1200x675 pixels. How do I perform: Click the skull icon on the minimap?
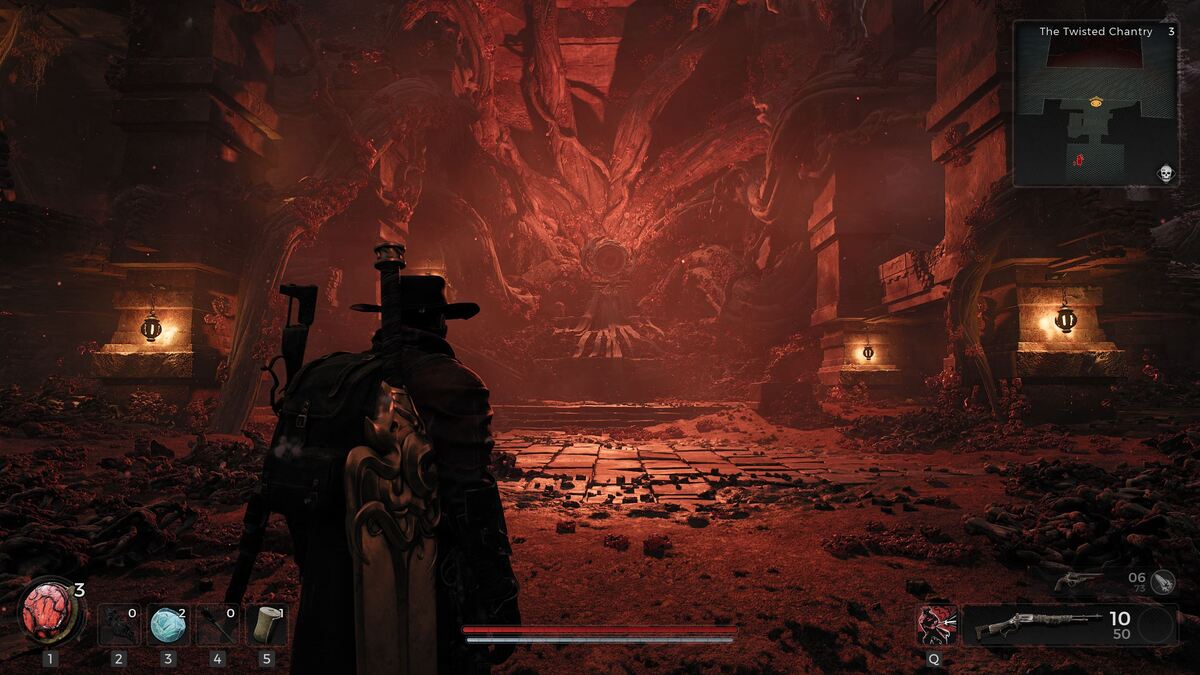click(x=1164, y=174)
